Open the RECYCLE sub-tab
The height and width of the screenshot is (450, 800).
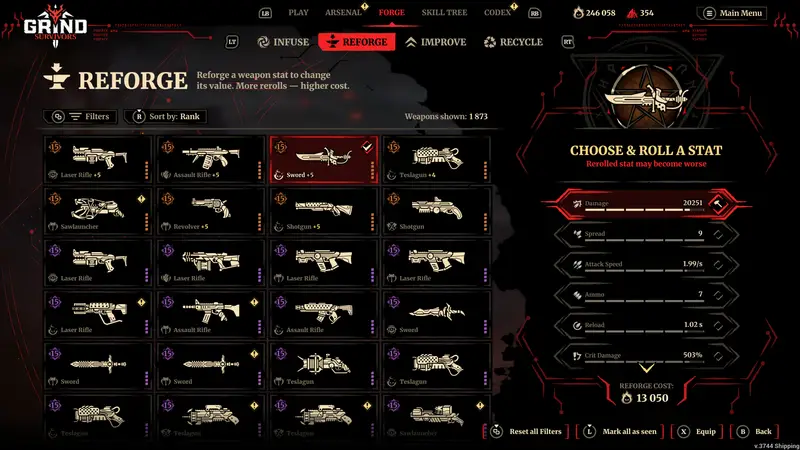coord(513,42)
